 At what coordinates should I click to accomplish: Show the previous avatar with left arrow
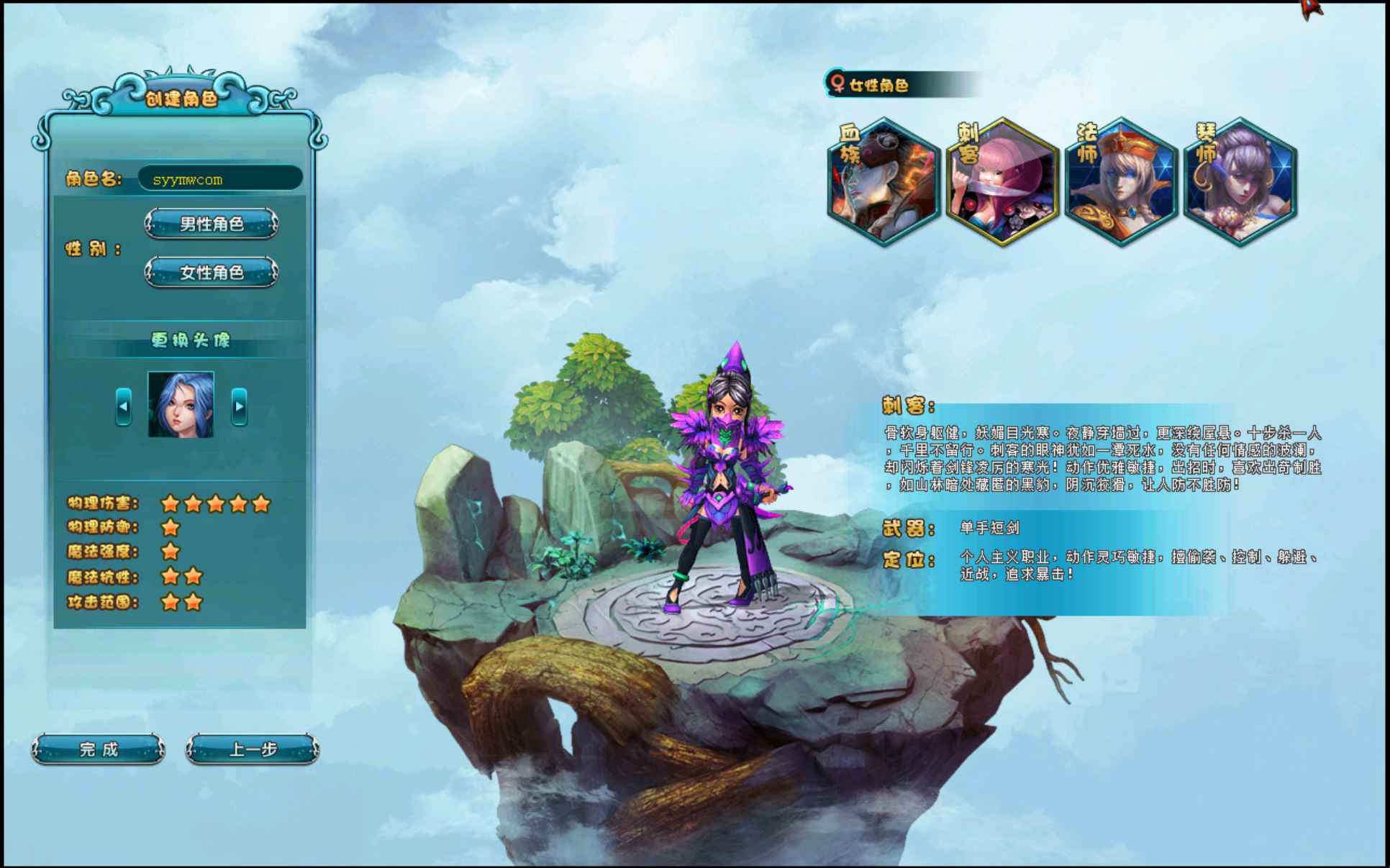(x=124, y=406)
